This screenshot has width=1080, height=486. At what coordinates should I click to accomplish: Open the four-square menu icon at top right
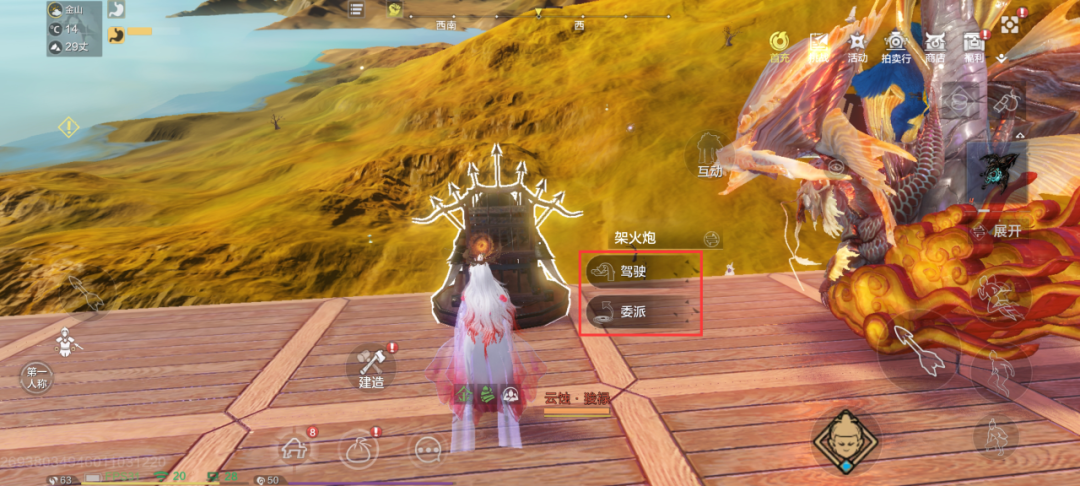(1011, 24)
